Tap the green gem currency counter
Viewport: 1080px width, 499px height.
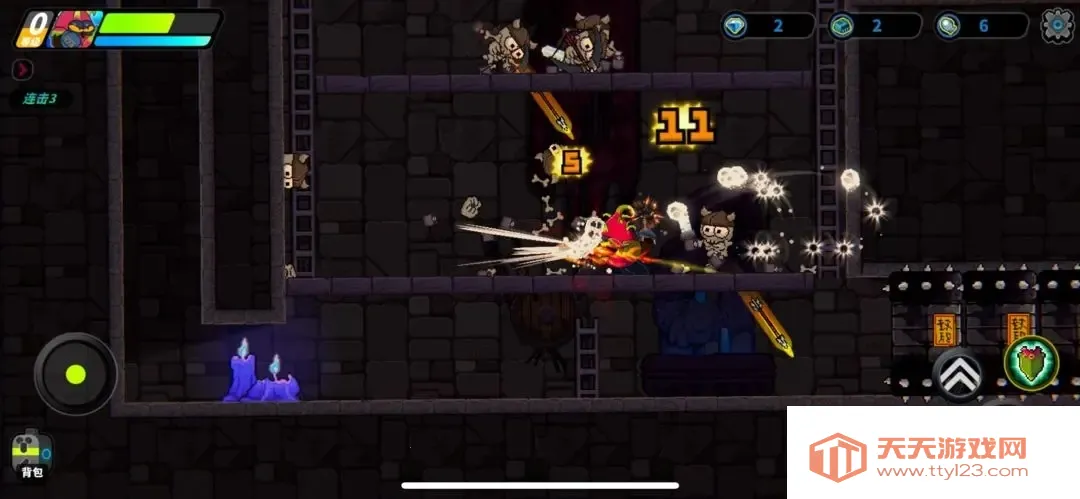pos(867,25)
